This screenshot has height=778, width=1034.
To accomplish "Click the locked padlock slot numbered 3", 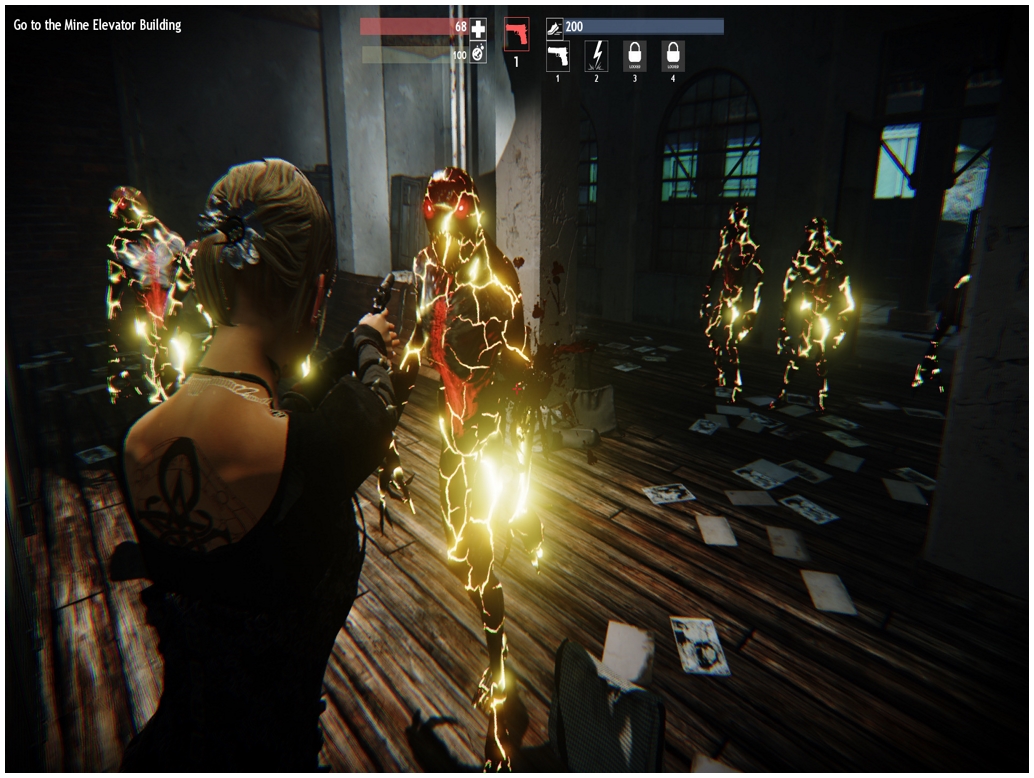I will [635, 55].
